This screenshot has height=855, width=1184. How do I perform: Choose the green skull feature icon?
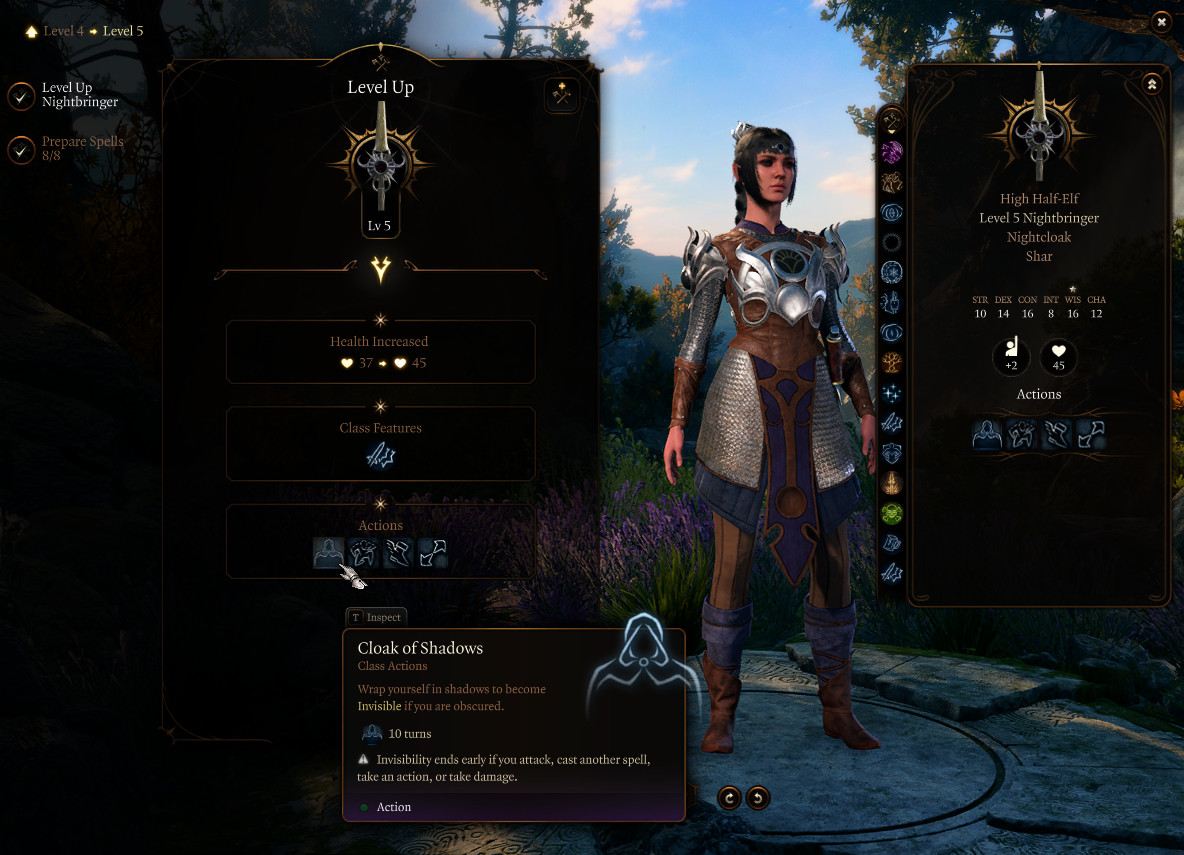click(x=891, y=513)
